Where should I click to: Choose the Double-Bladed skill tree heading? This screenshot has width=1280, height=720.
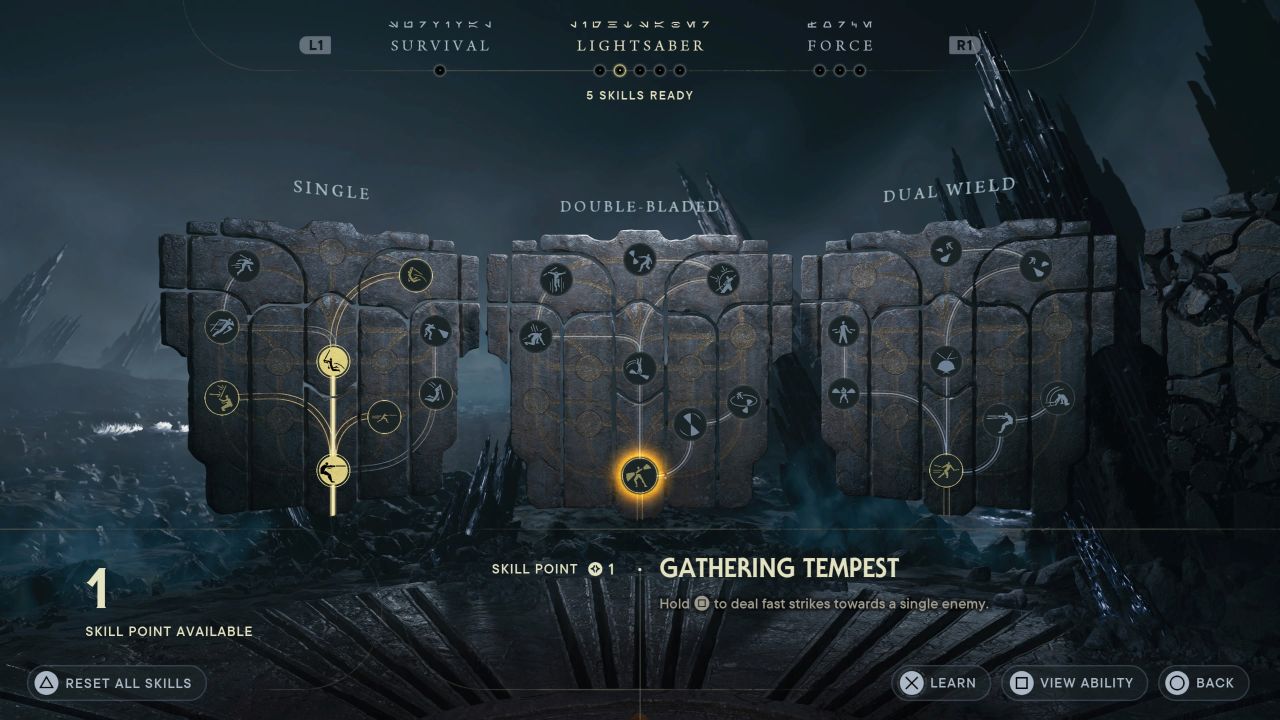[x=640, y=207]
